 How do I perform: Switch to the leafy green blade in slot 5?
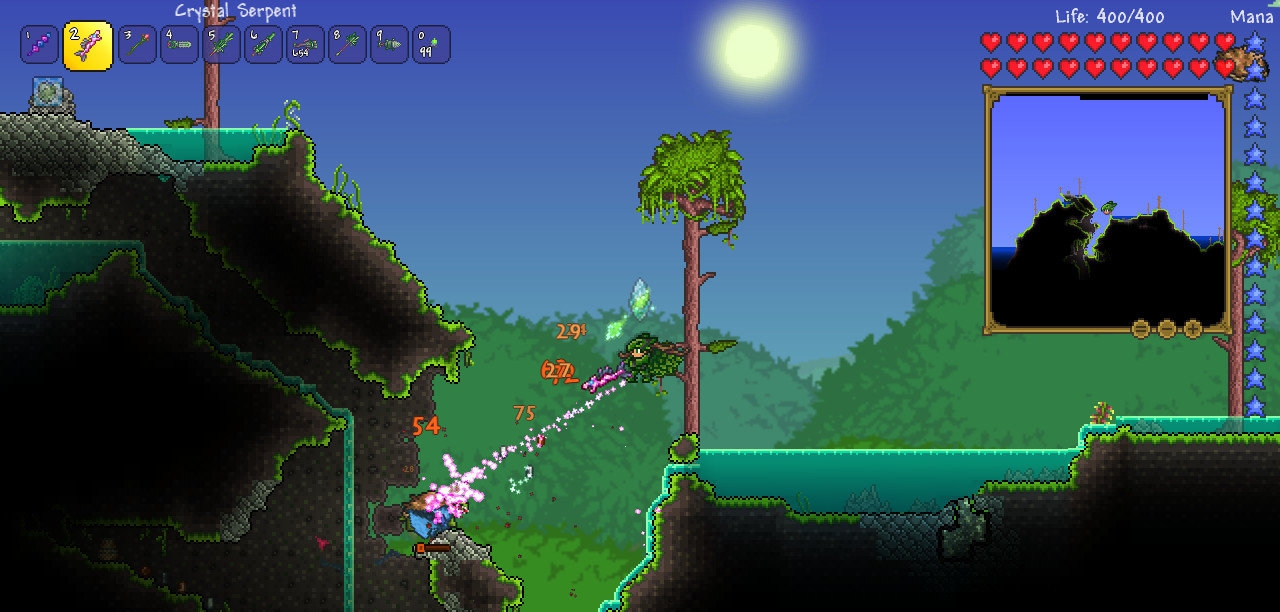(x=221, y=45)
